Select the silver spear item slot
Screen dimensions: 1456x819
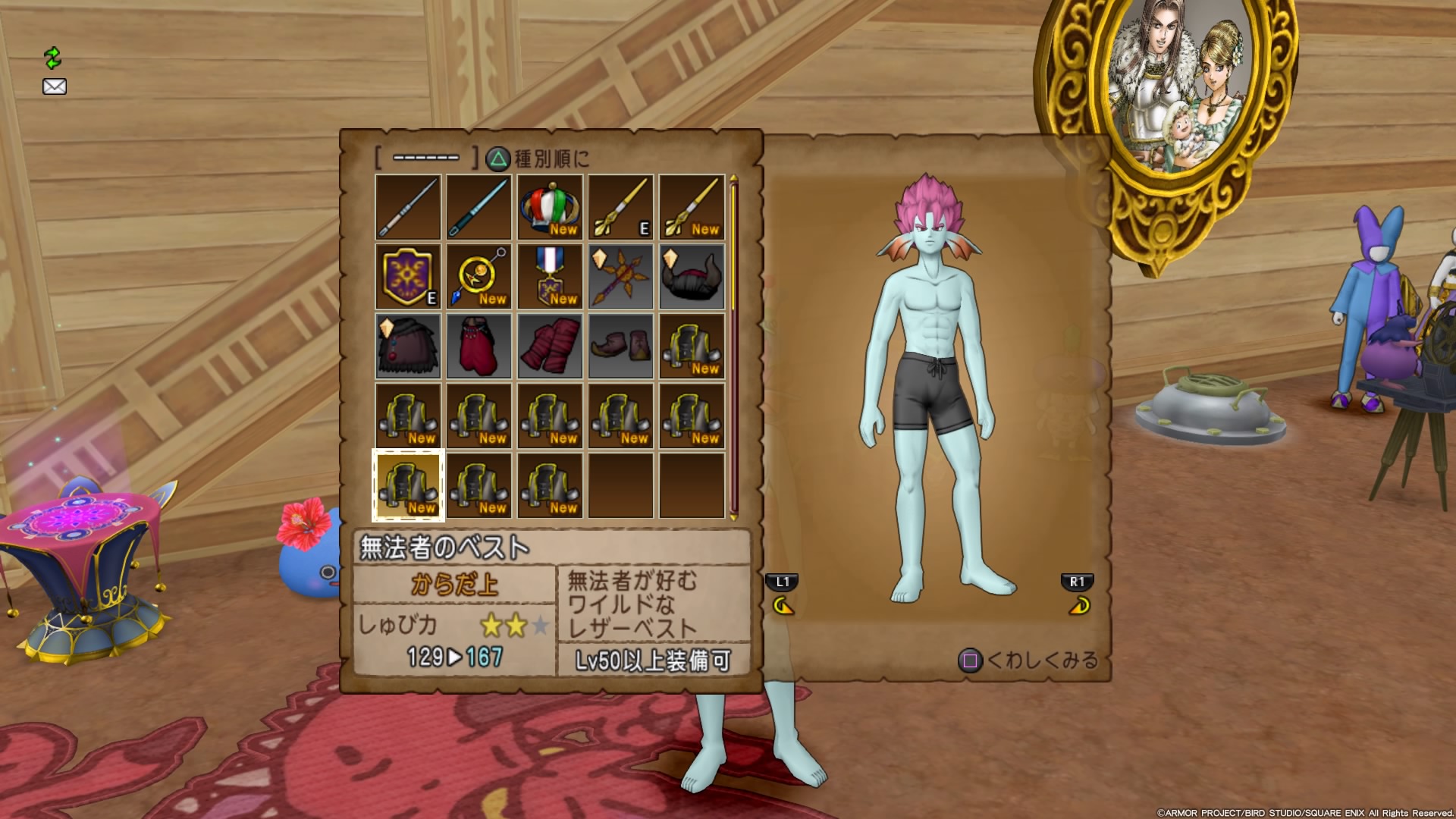408,207
